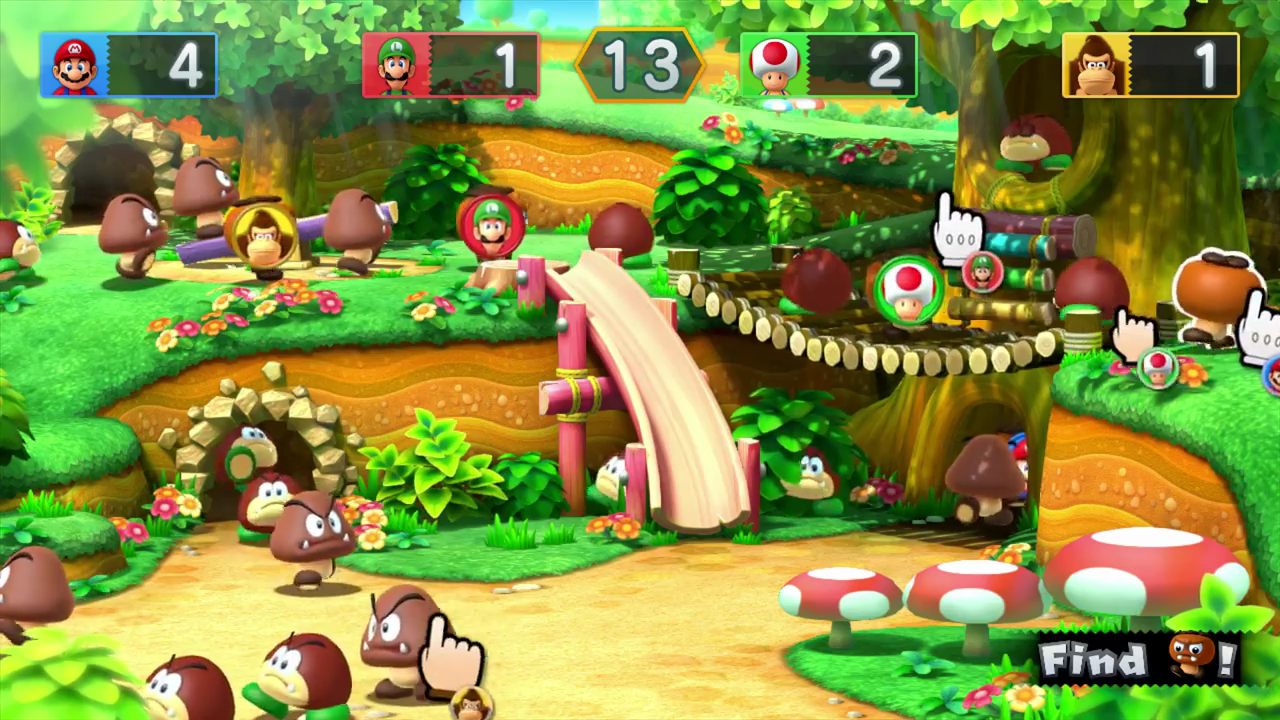Click the large Luigi selection marker badge

coord(491,226)
